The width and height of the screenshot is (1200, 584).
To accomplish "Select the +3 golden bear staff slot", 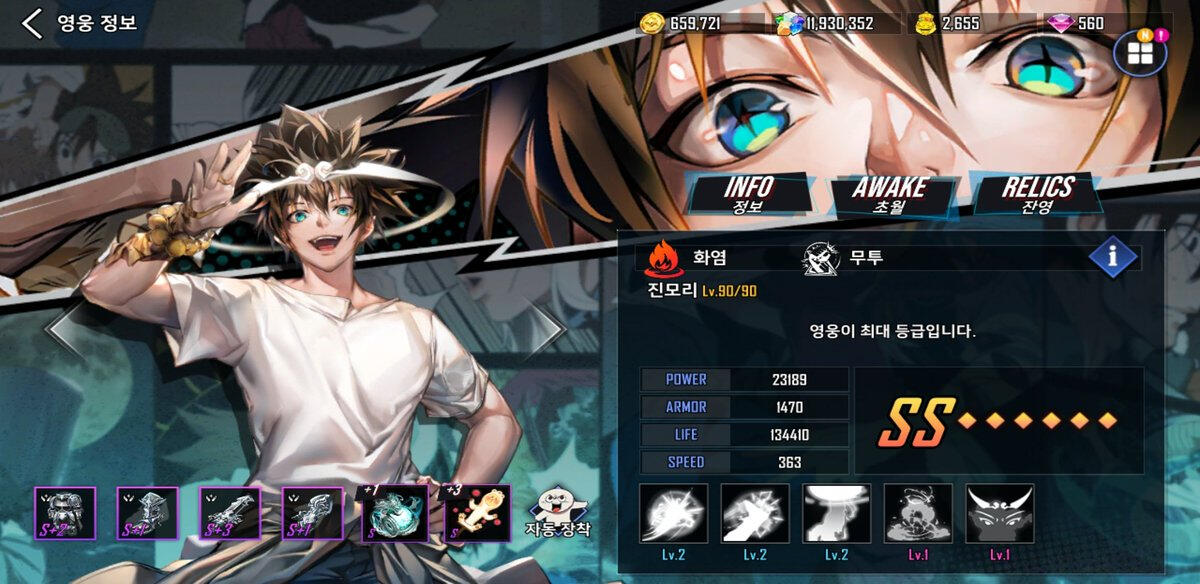I will click(x=477, y=514).
